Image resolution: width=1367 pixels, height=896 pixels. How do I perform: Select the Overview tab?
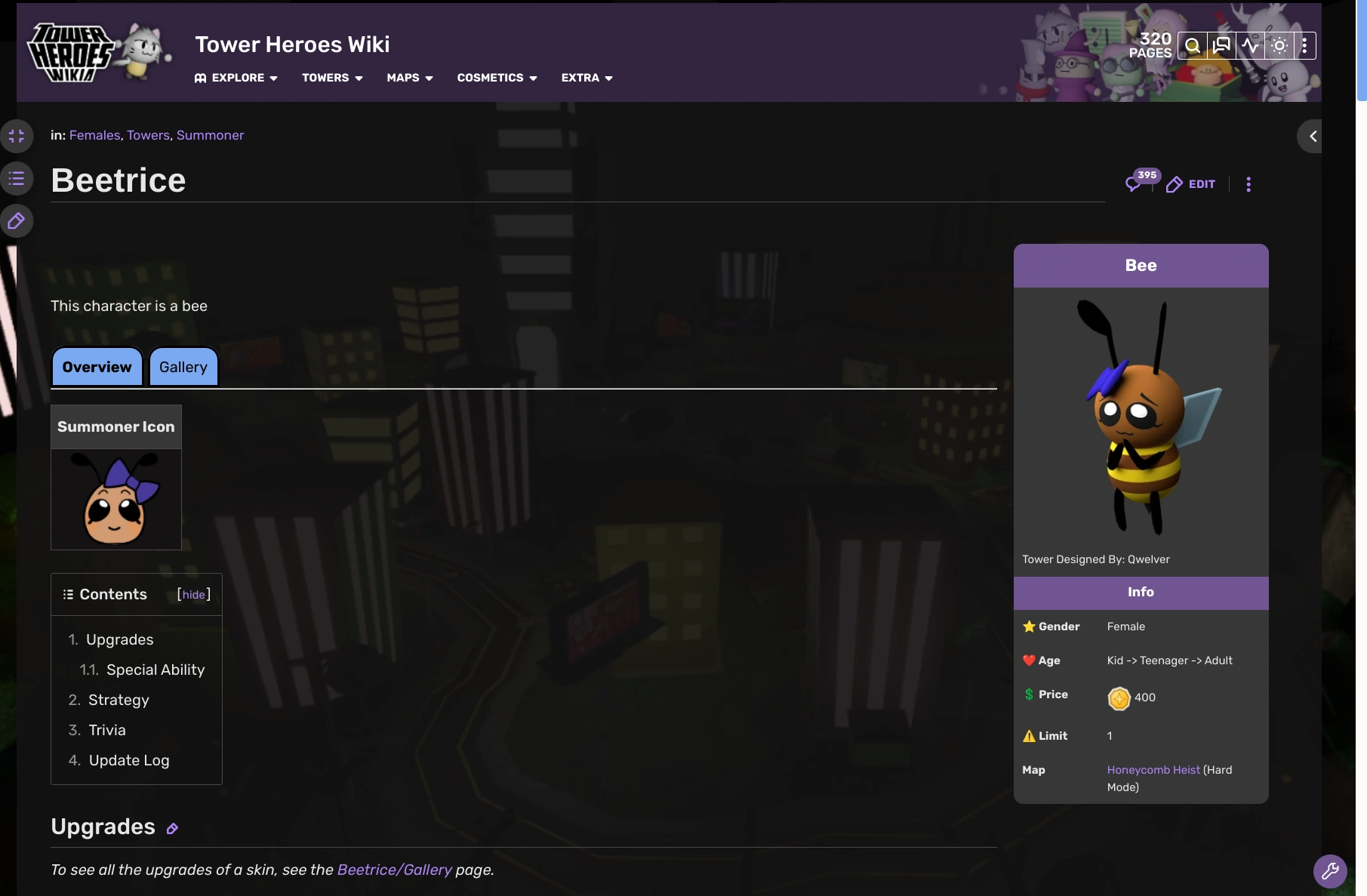96,367
